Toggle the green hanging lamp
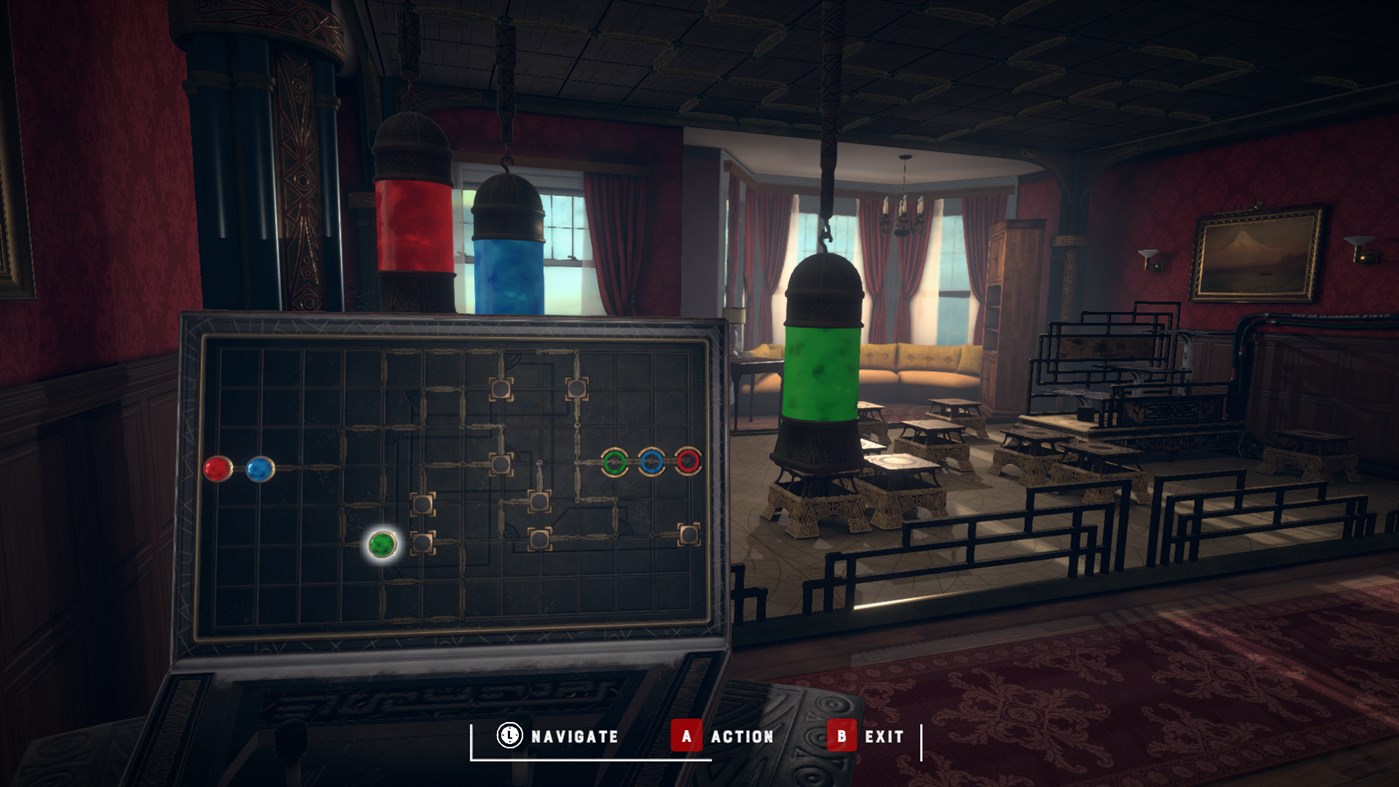Viewport: 1399px width, 787px height. pos(824,365)
